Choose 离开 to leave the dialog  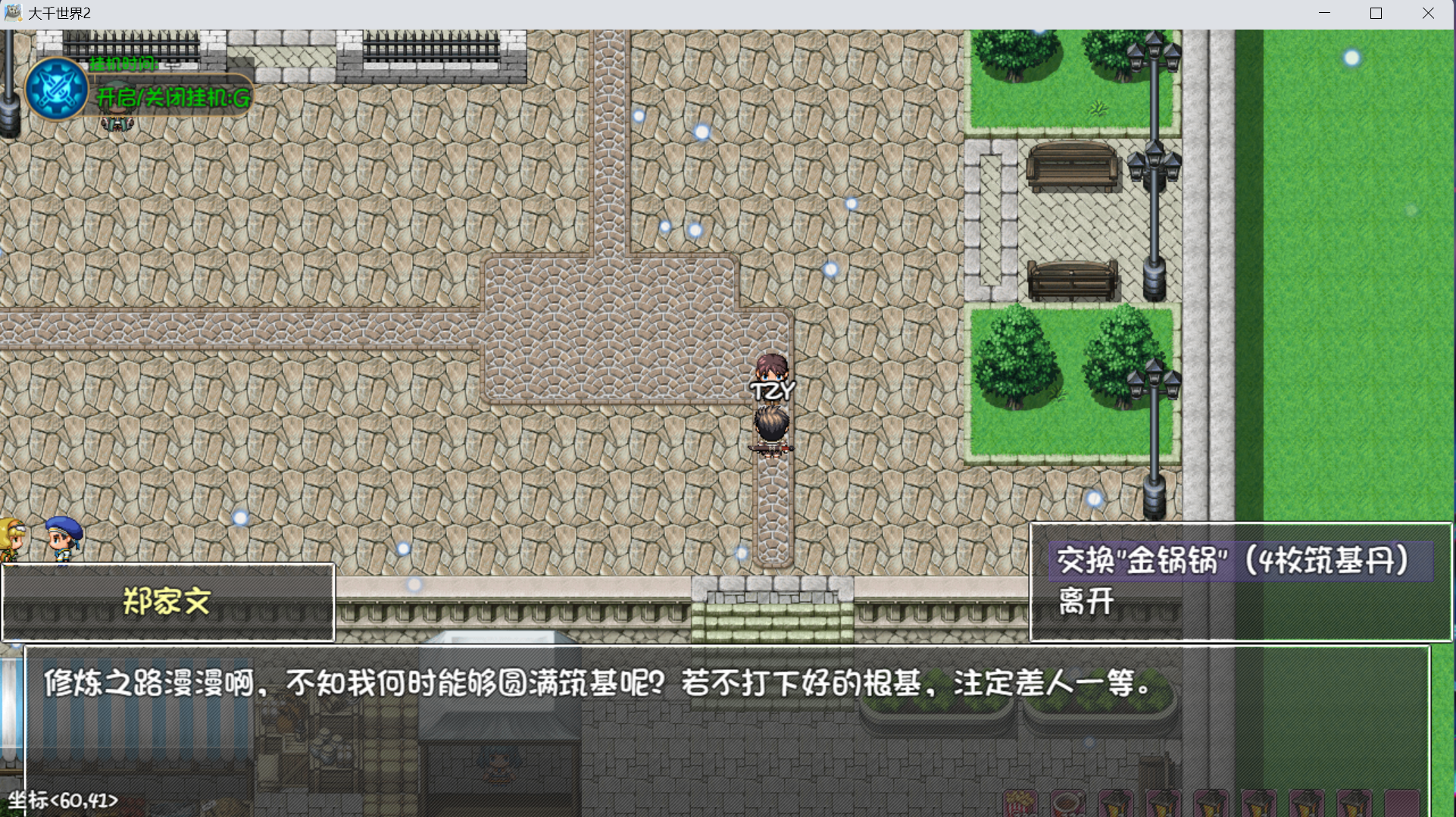pos(1086,603)
